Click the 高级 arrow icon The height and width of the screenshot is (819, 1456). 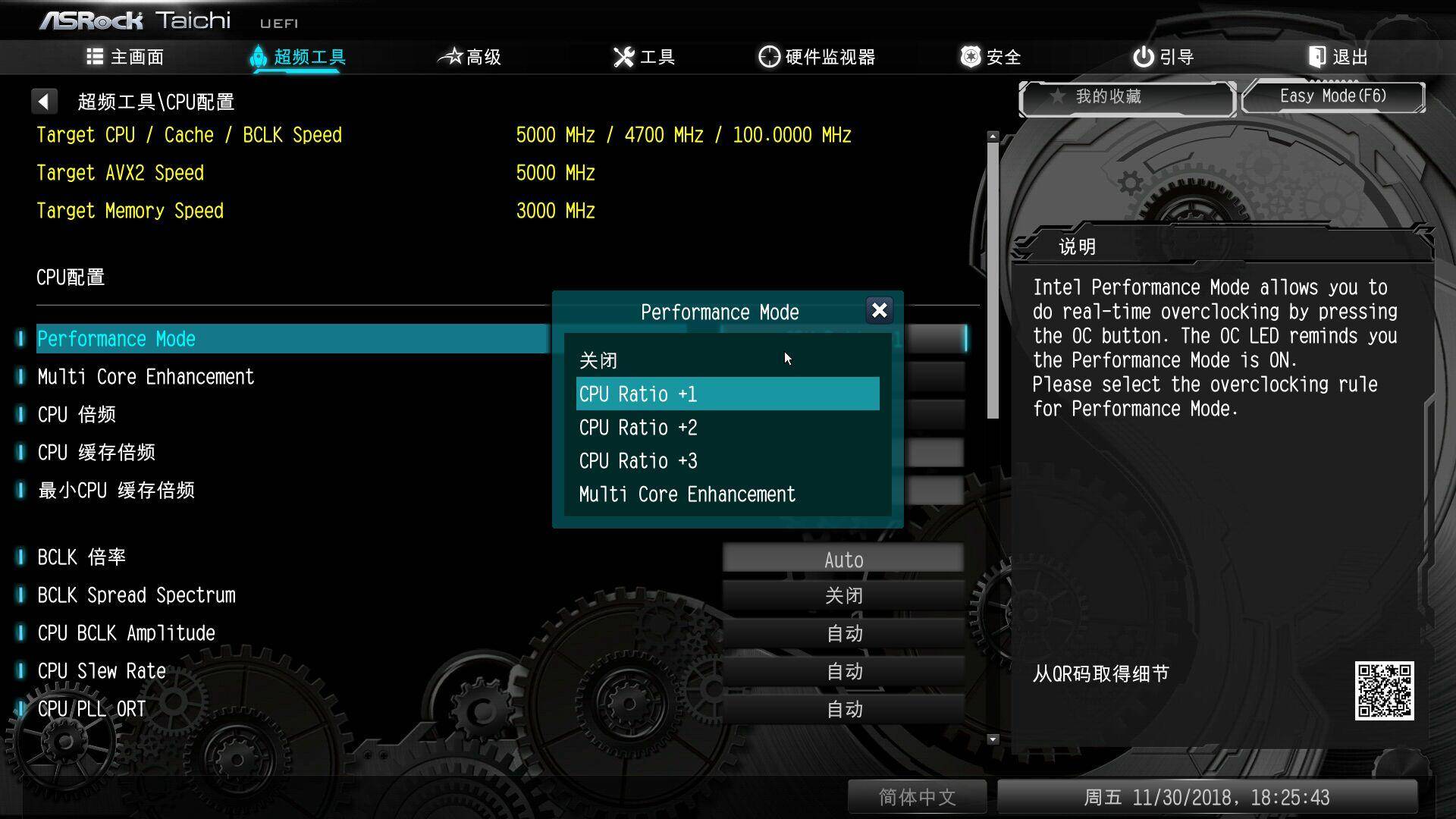pos(450,56)
